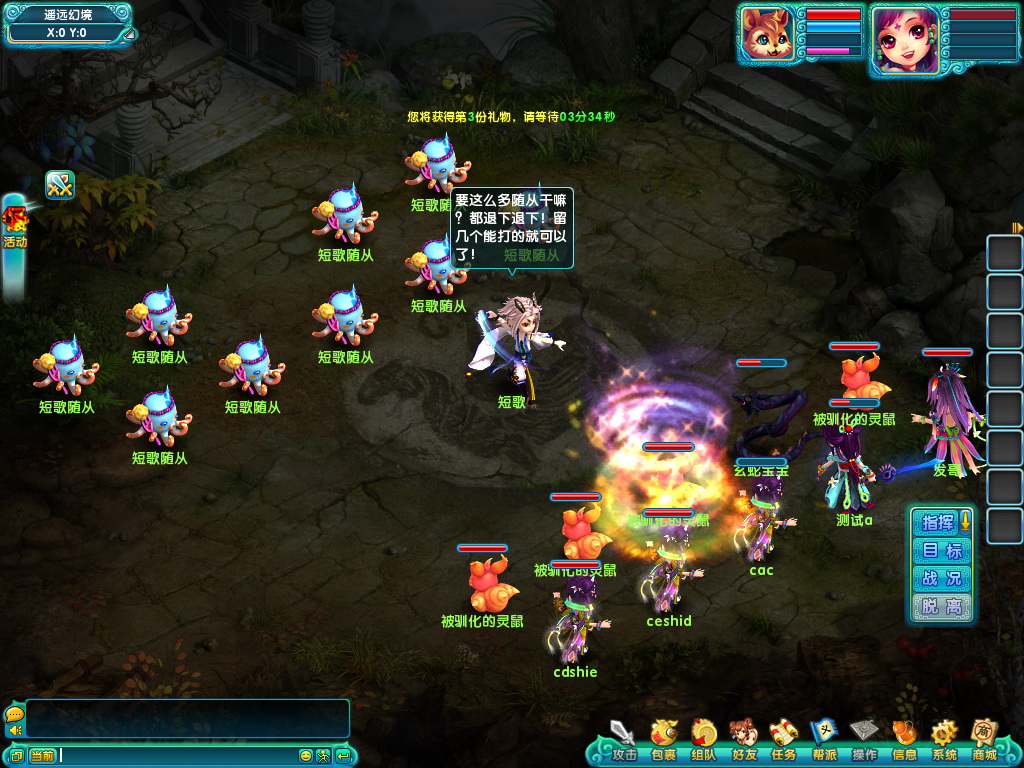Open the 组队 team panel
This screenshot has height=768, width=1024.
point(704,740)
